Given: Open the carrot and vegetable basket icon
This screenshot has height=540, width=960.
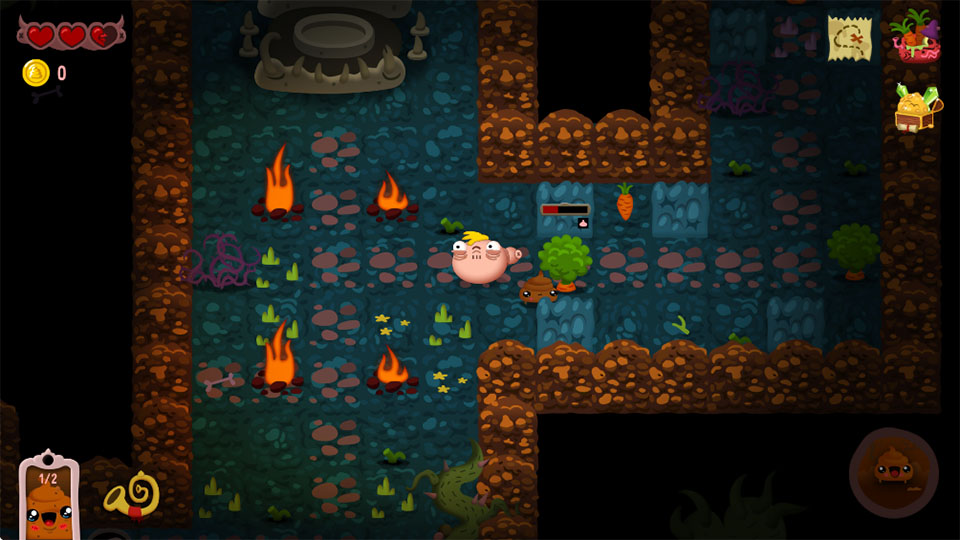Looking at the screenshot, I should 913,36.
